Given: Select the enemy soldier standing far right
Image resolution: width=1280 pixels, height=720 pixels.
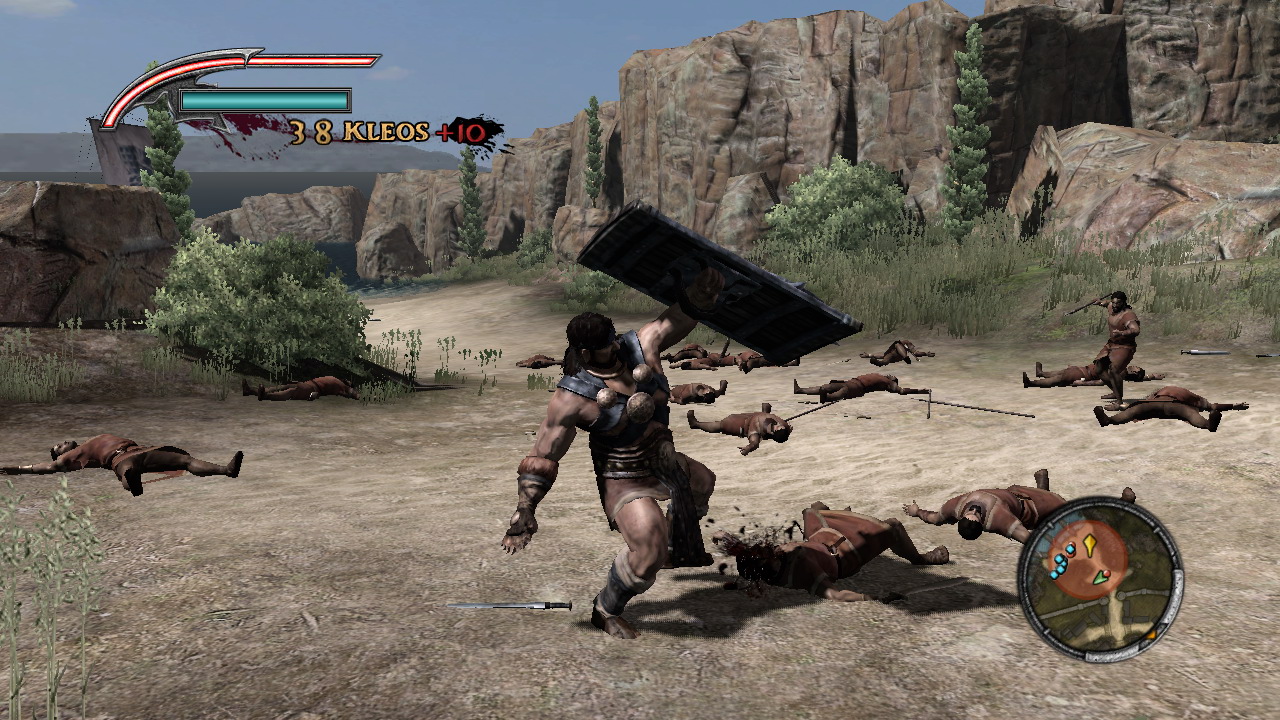Looking at the screenshot, I should [1120, 330].
